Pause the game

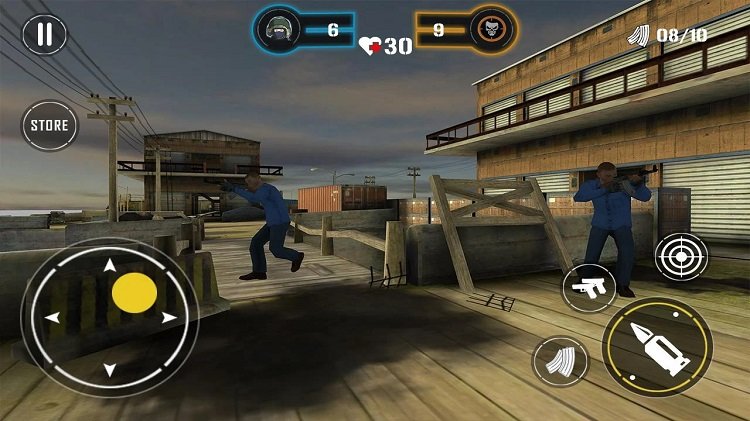point(44,33)
